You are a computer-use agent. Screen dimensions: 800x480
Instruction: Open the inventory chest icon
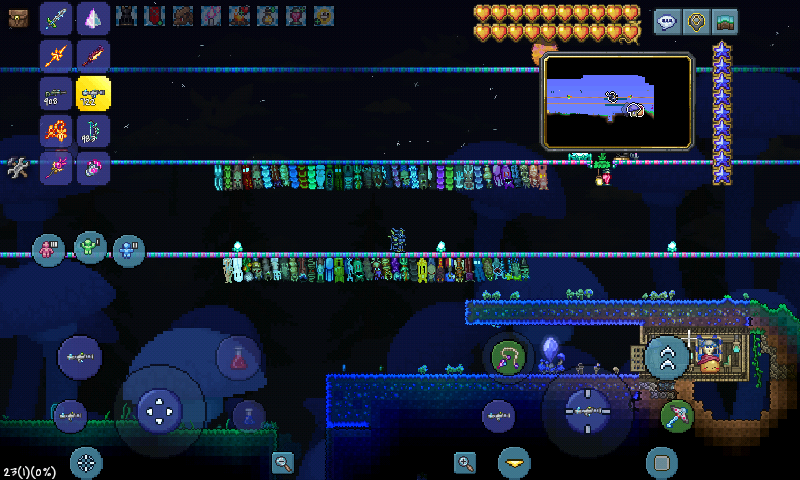tap(18, 17)
